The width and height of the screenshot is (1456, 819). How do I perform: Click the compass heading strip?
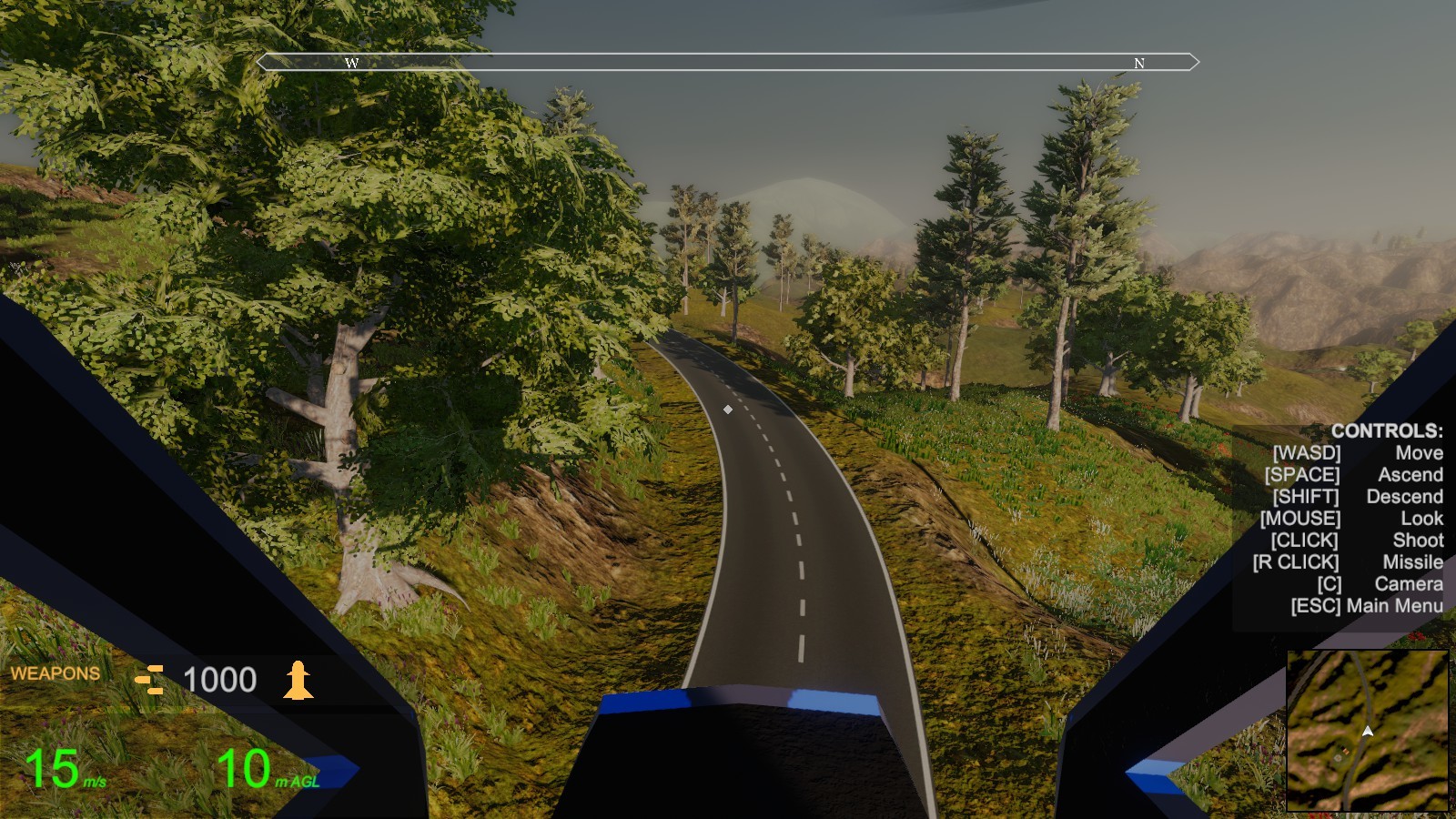pyautogui.click(x=728, y=63)
